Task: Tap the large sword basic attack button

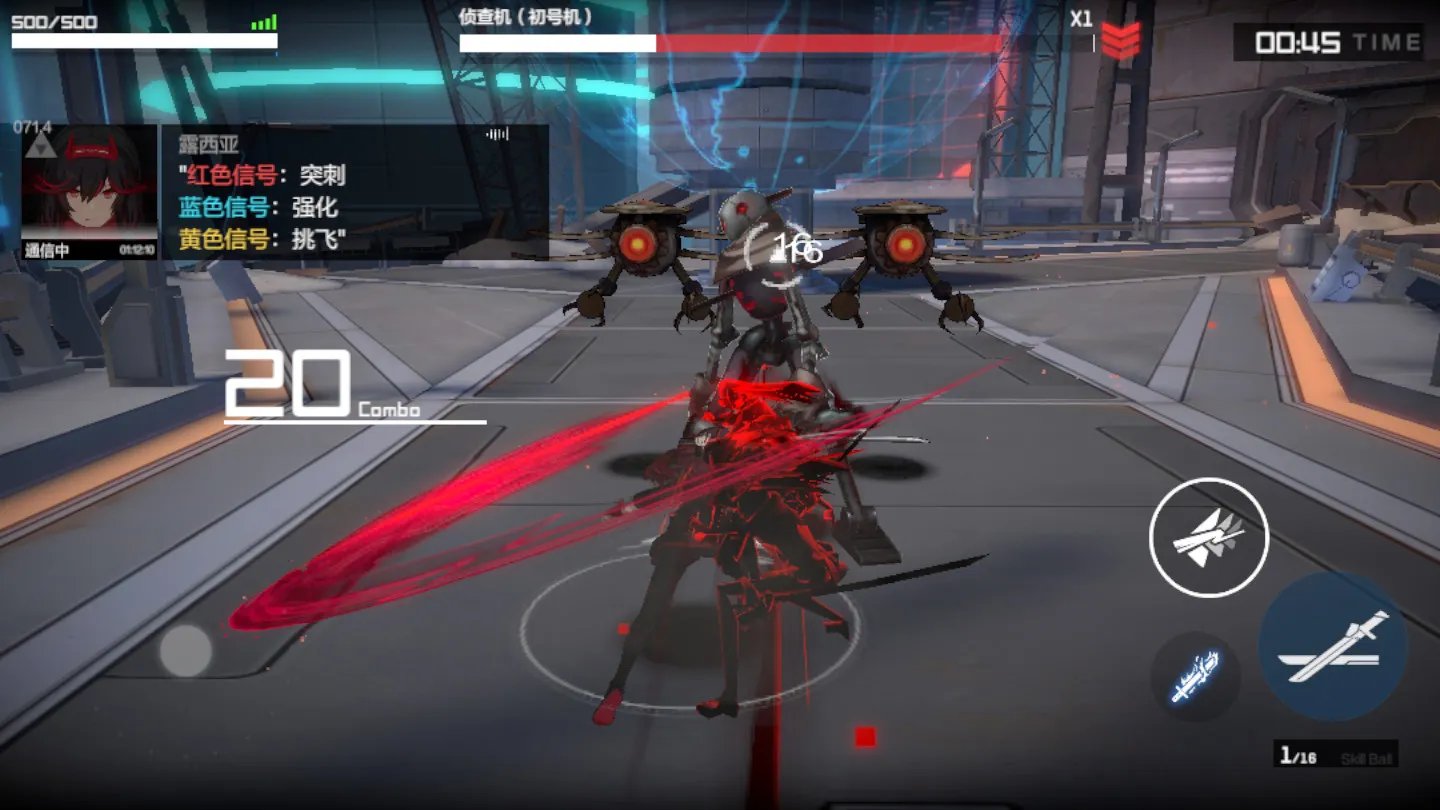Action: point(1333,647)
